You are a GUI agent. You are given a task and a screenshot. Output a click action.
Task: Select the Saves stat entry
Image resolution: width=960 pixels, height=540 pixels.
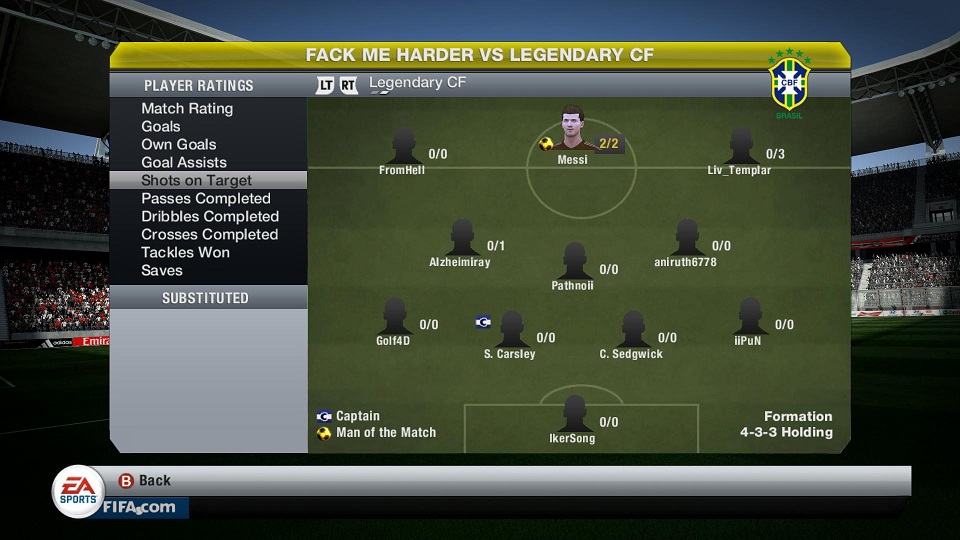coord(162,270)
